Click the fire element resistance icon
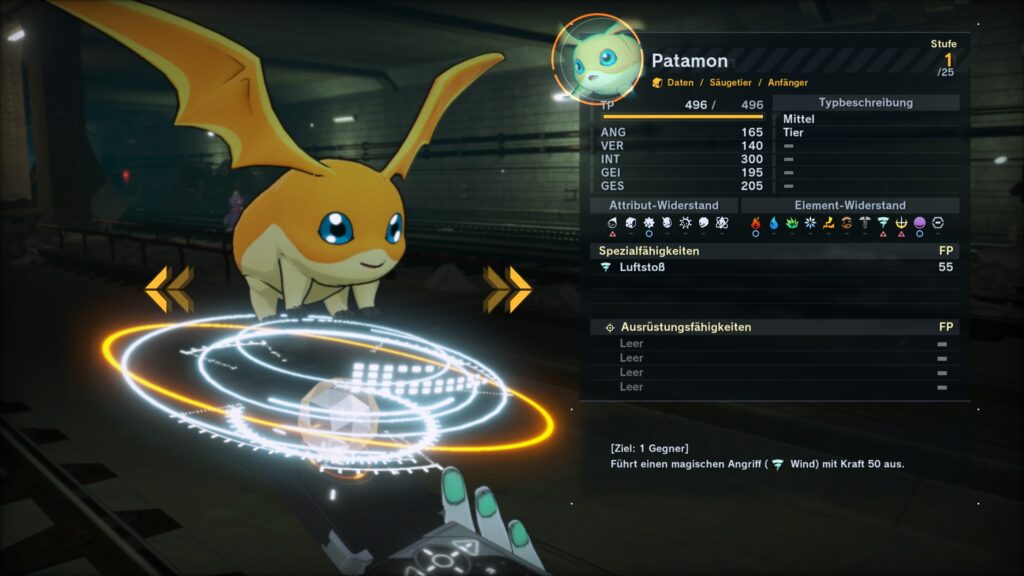Viewport: 1024px width, 576px height. 756,223
